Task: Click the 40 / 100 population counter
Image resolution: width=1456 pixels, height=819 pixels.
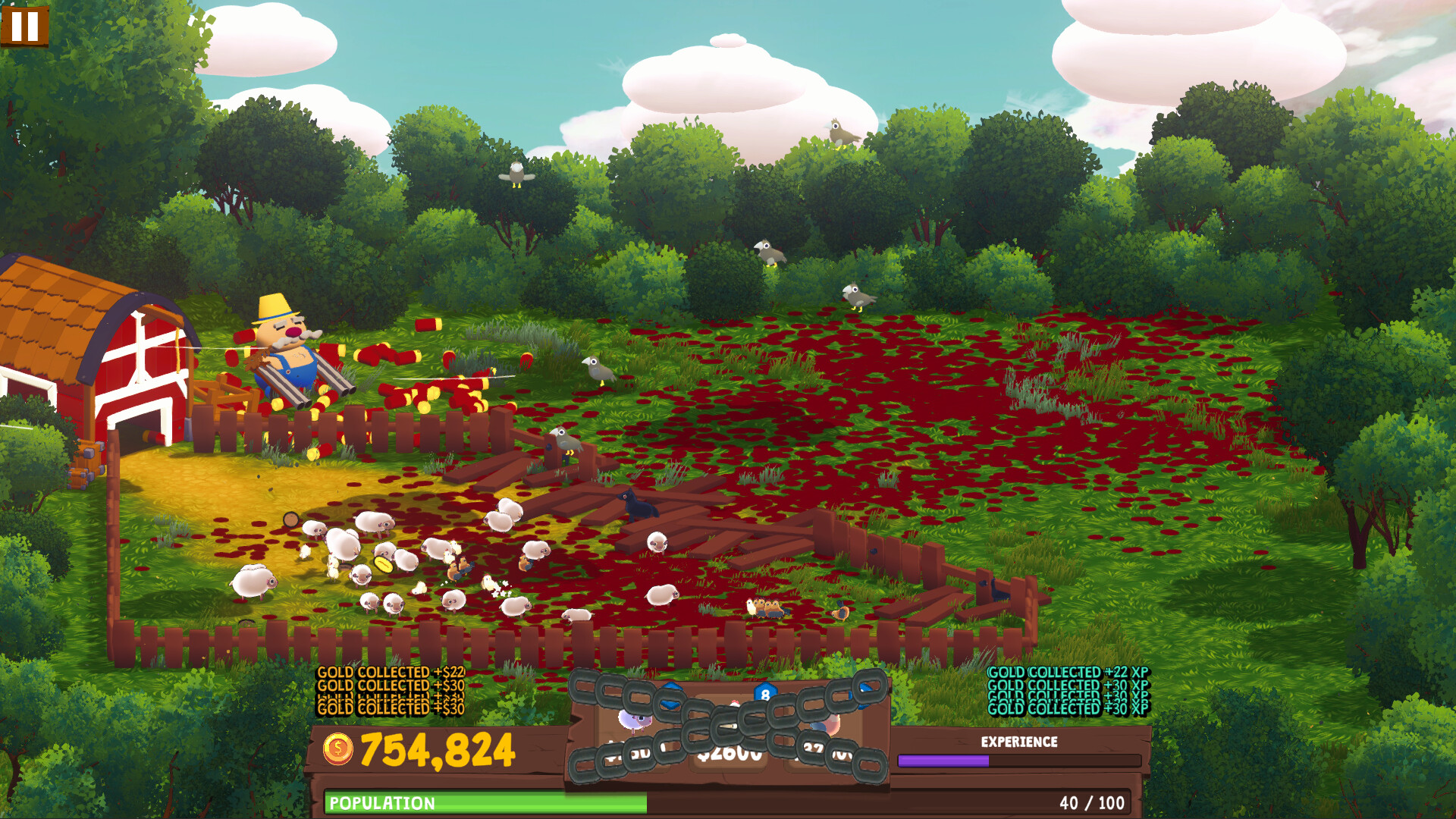Action: click(1092, 800)
